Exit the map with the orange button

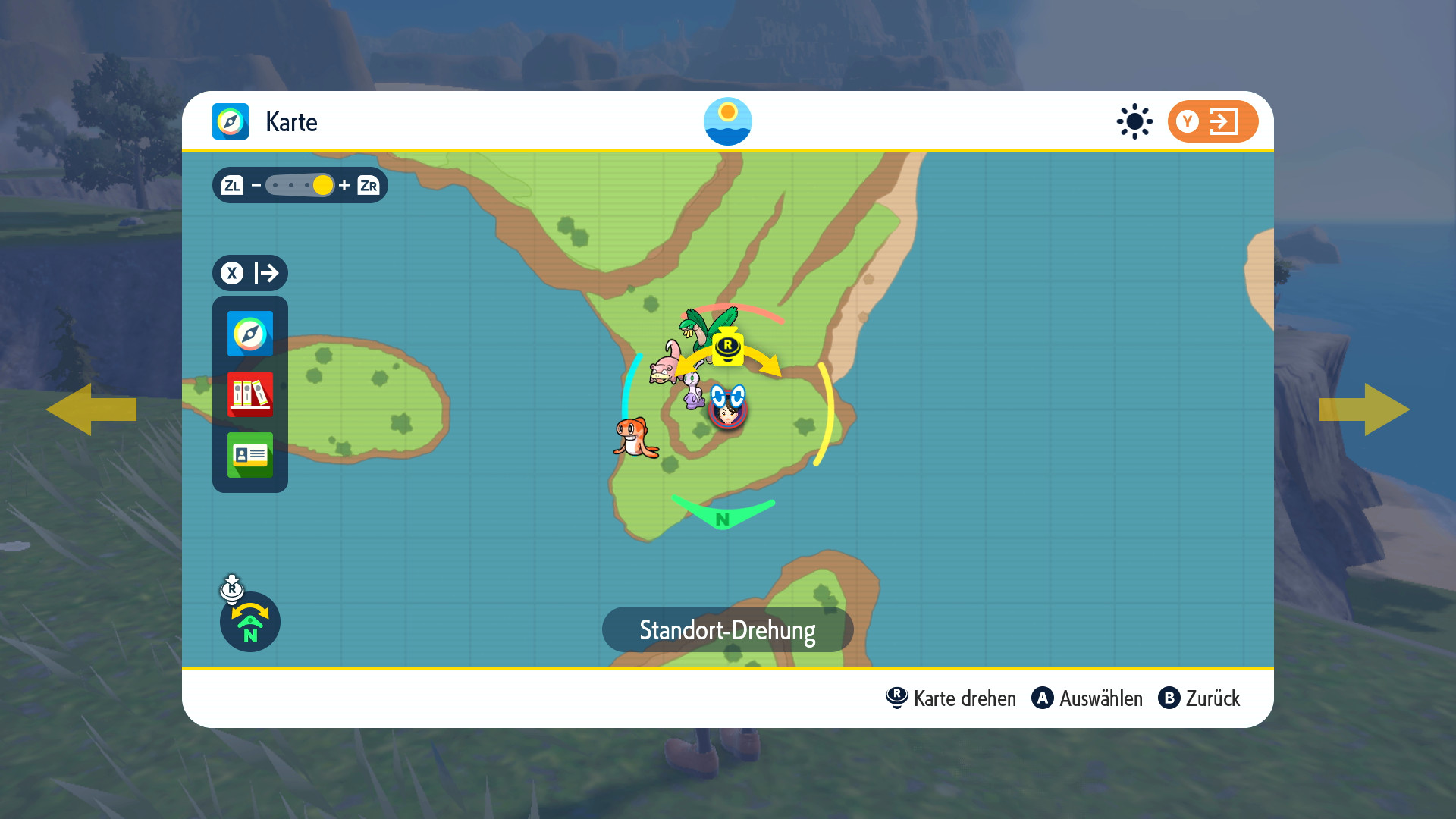1212,121
